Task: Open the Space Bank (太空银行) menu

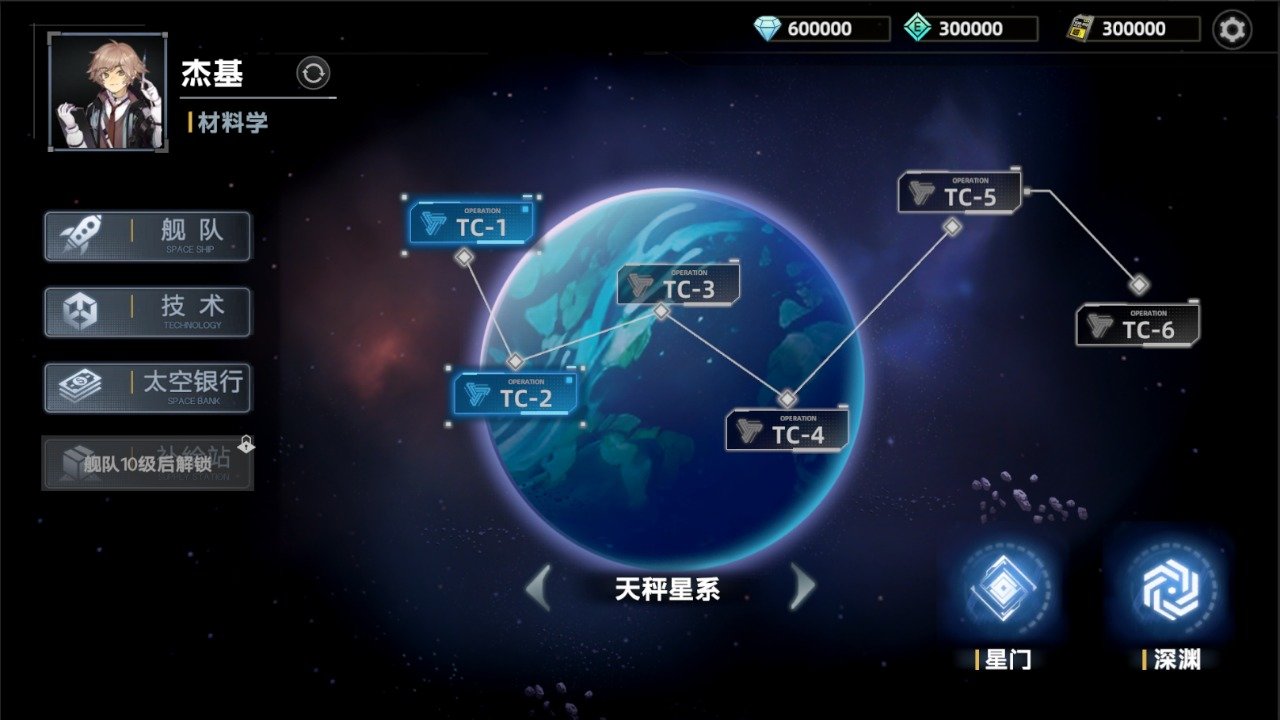Action: coord(147,387)
